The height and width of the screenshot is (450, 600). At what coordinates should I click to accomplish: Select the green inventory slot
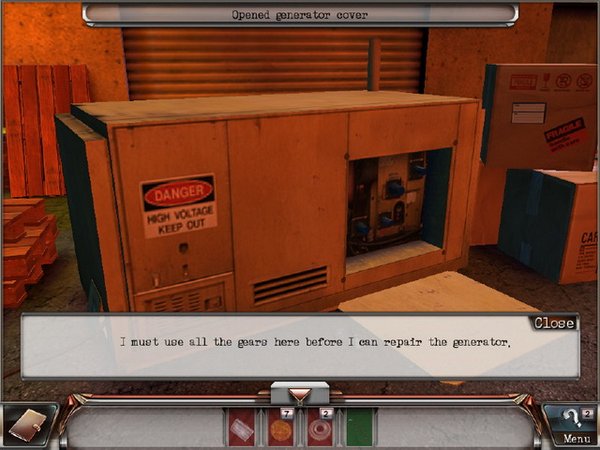tap(359, 428)
